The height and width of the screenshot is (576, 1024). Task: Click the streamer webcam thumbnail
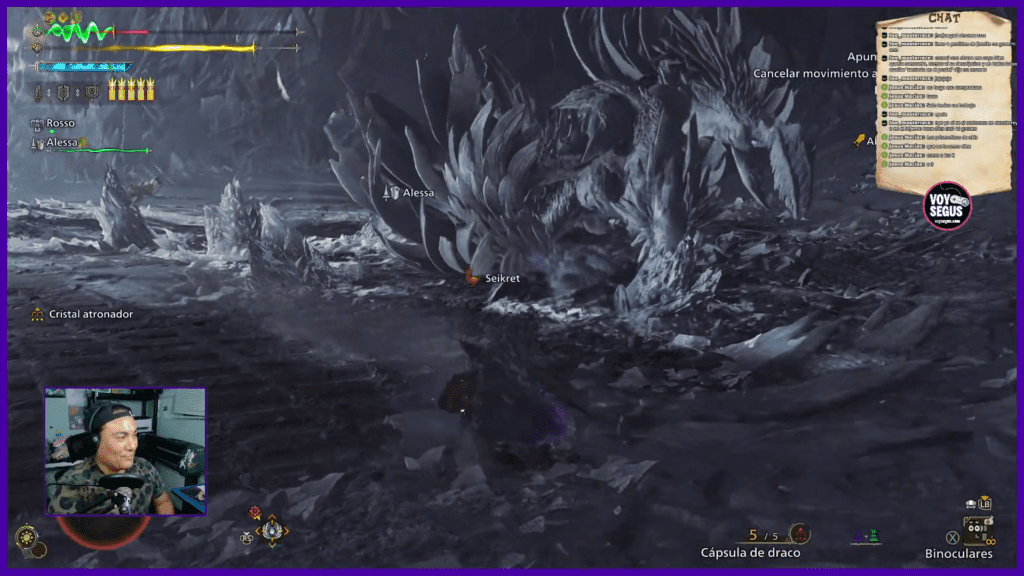(x=125, y=451)
